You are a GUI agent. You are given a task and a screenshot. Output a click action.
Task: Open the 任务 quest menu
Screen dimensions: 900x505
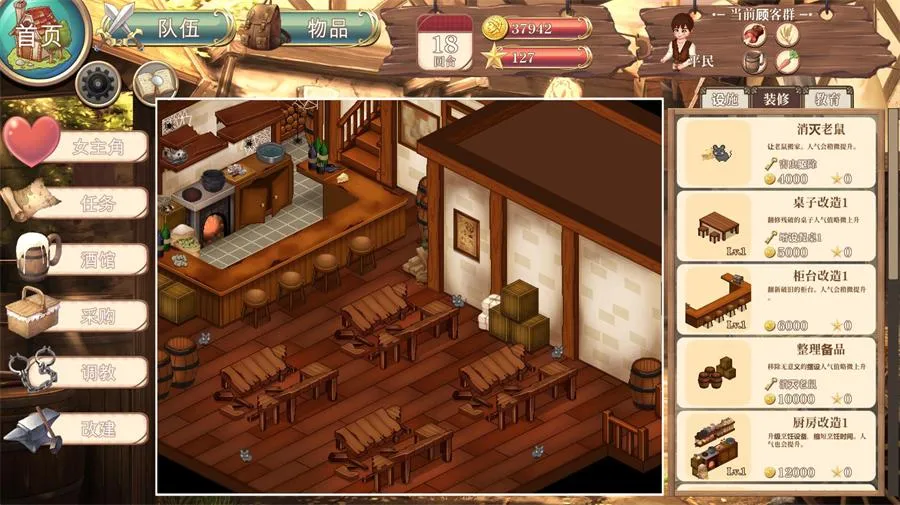click(x=97, y=204)
